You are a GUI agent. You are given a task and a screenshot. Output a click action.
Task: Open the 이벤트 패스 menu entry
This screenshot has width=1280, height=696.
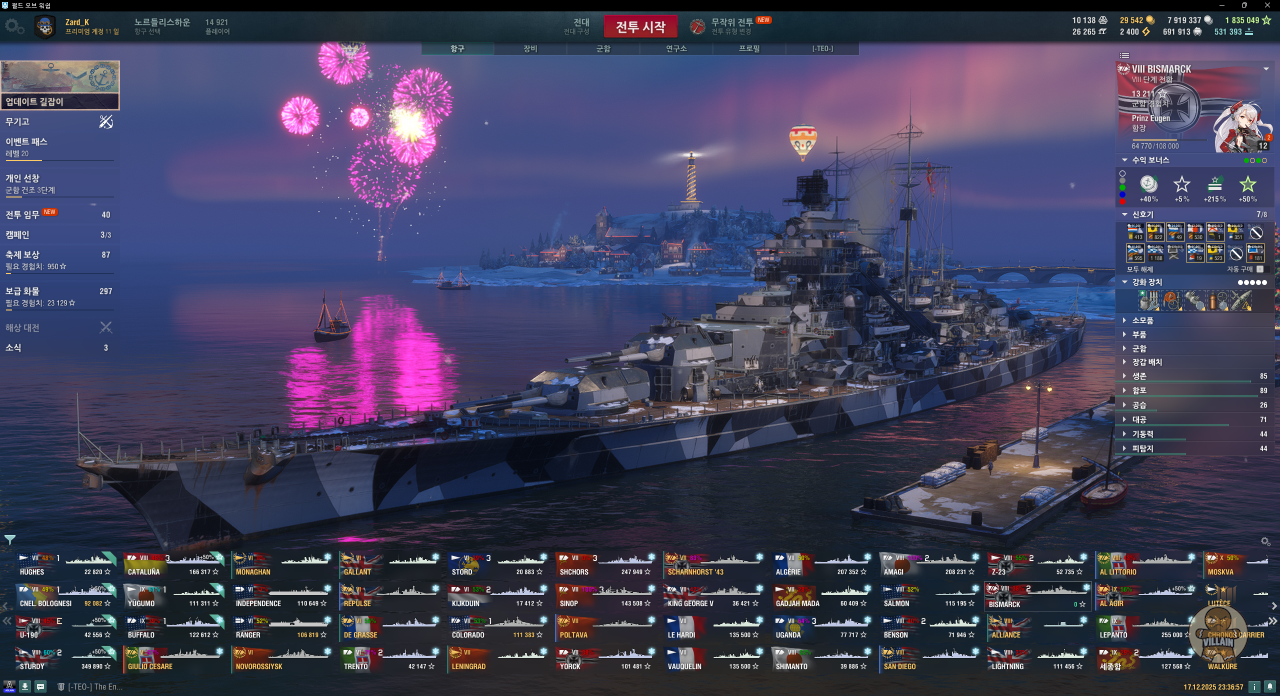pyautogui.click(x=58, y=146)
